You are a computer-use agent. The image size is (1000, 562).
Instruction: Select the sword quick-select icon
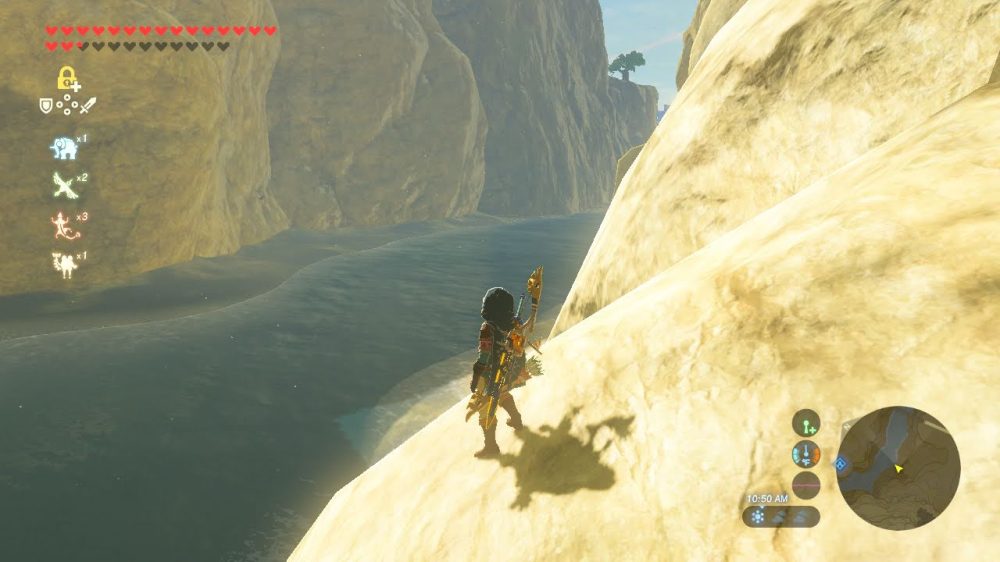click(88, 104)
